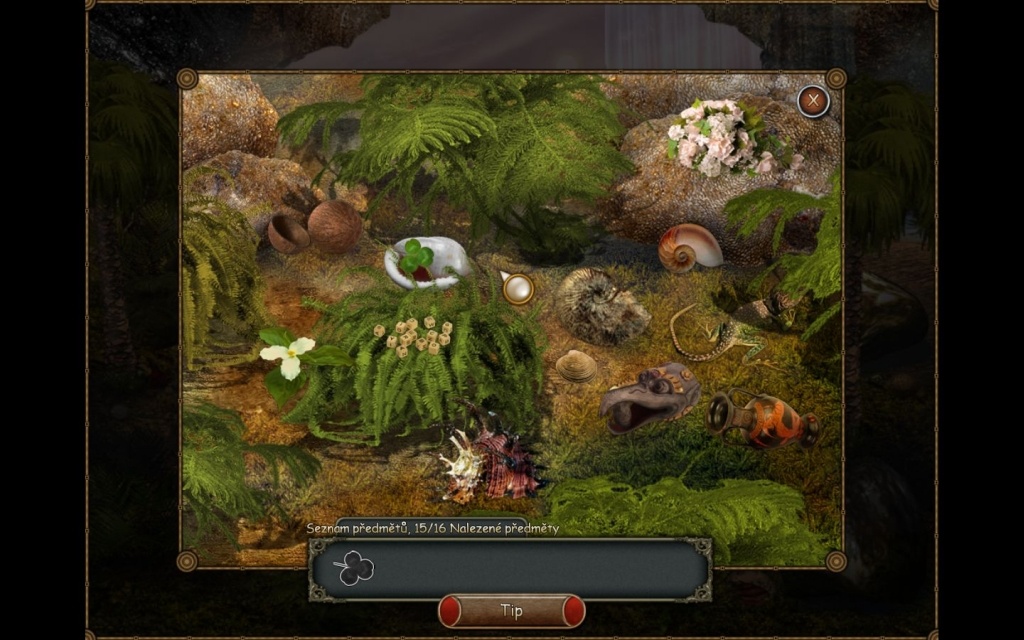Select the clover silhouette in the item list

tap(355, 569)
